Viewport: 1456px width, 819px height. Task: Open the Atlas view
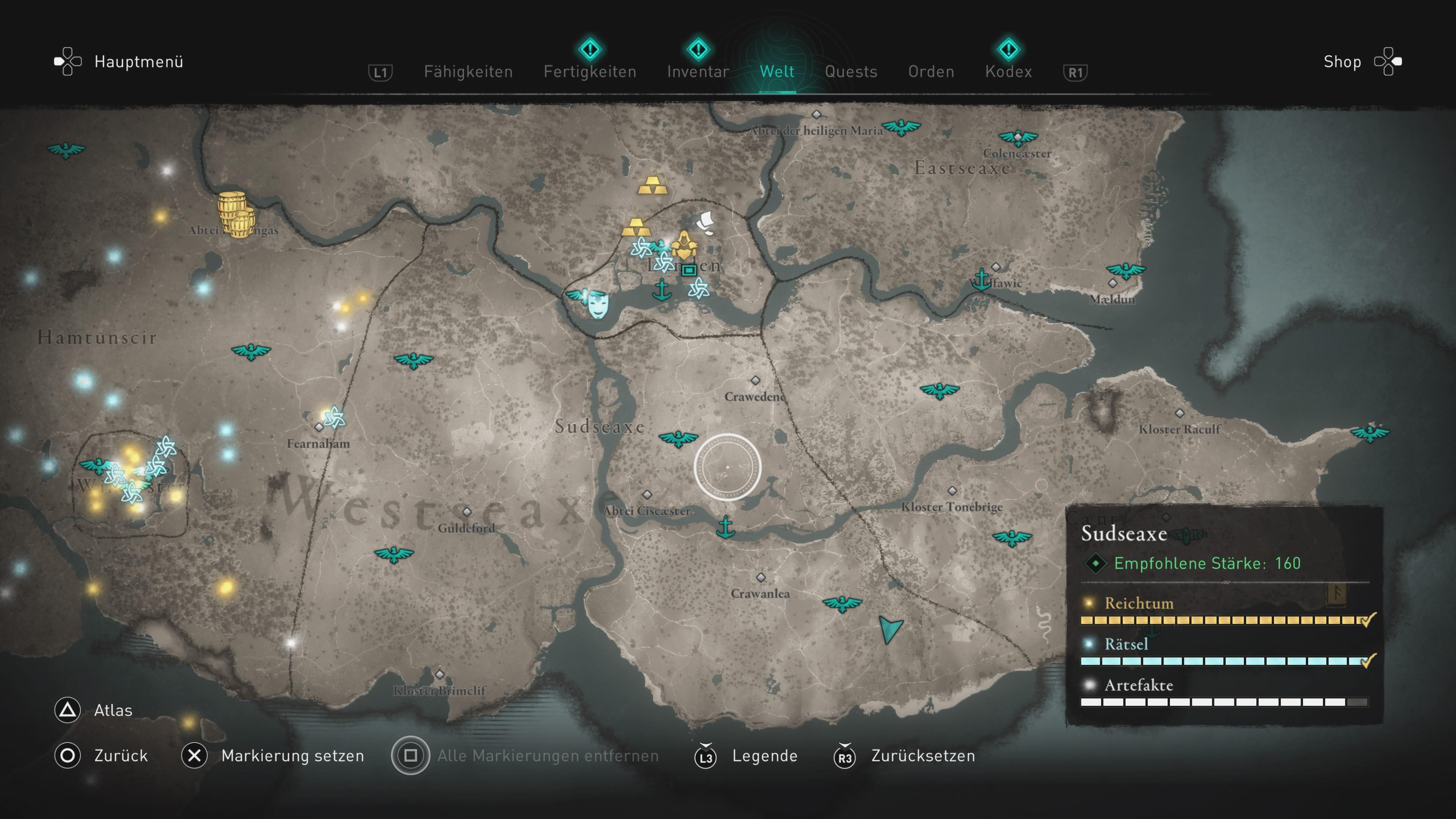point(113,710)
